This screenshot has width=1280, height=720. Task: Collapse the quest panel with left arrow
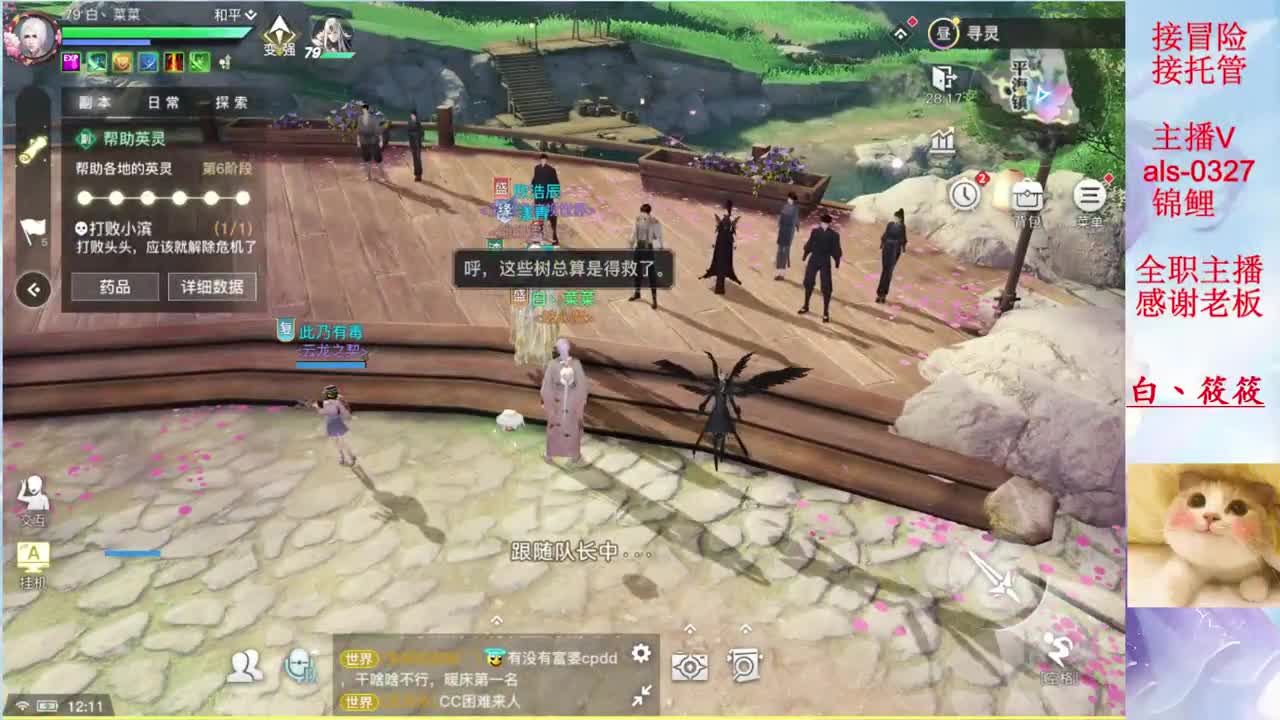click(32, 289)
